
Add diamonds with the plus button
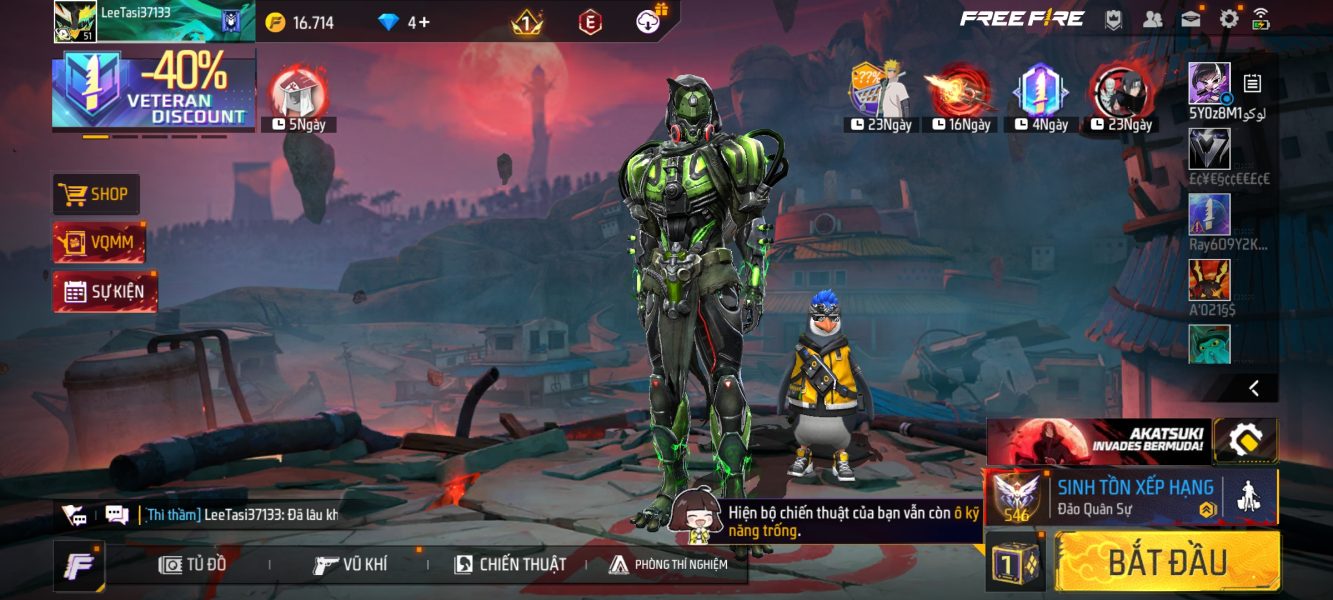point(425,22)
